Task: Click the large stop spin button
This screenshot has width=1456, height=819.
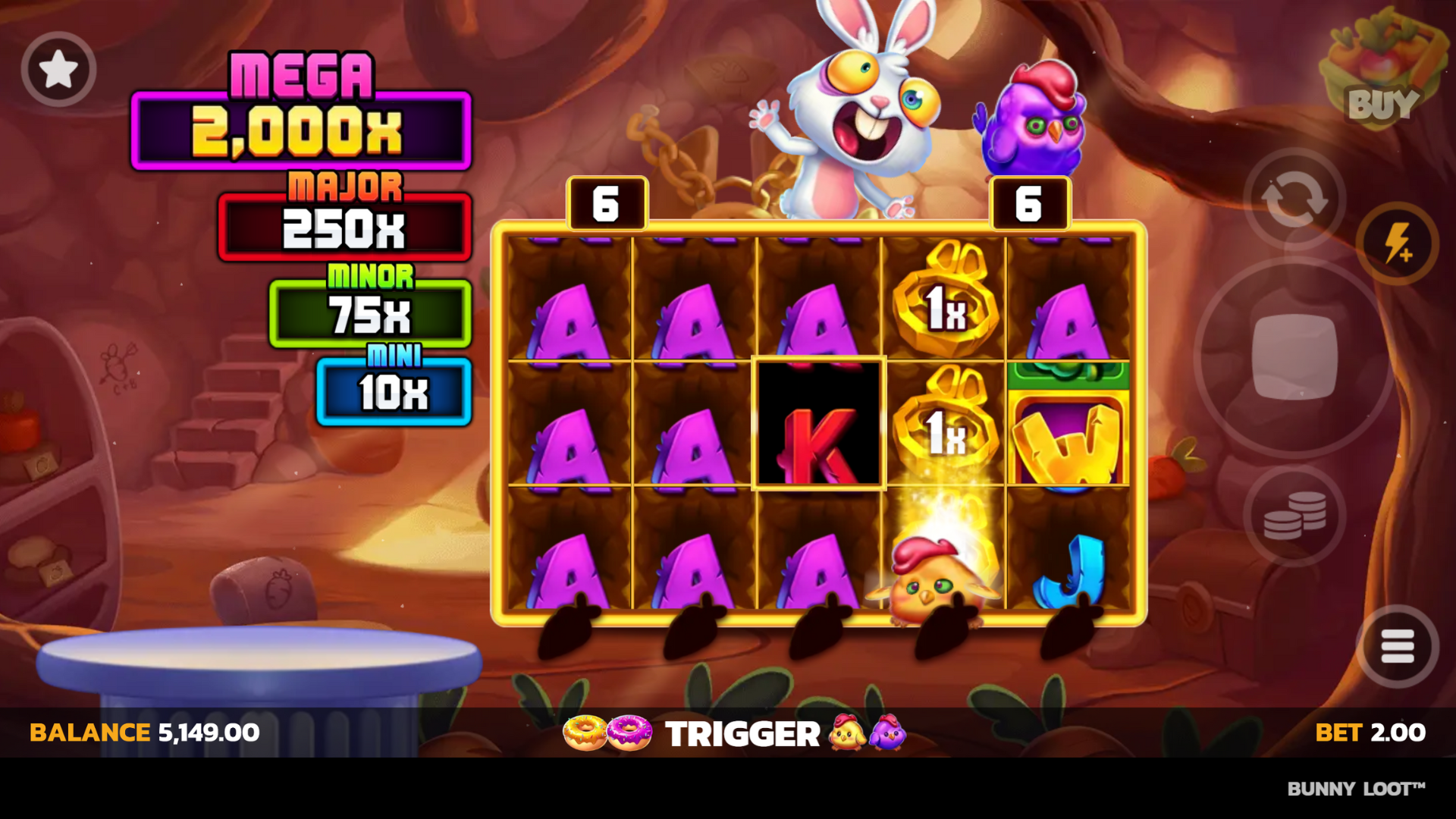Action: 1294,357
